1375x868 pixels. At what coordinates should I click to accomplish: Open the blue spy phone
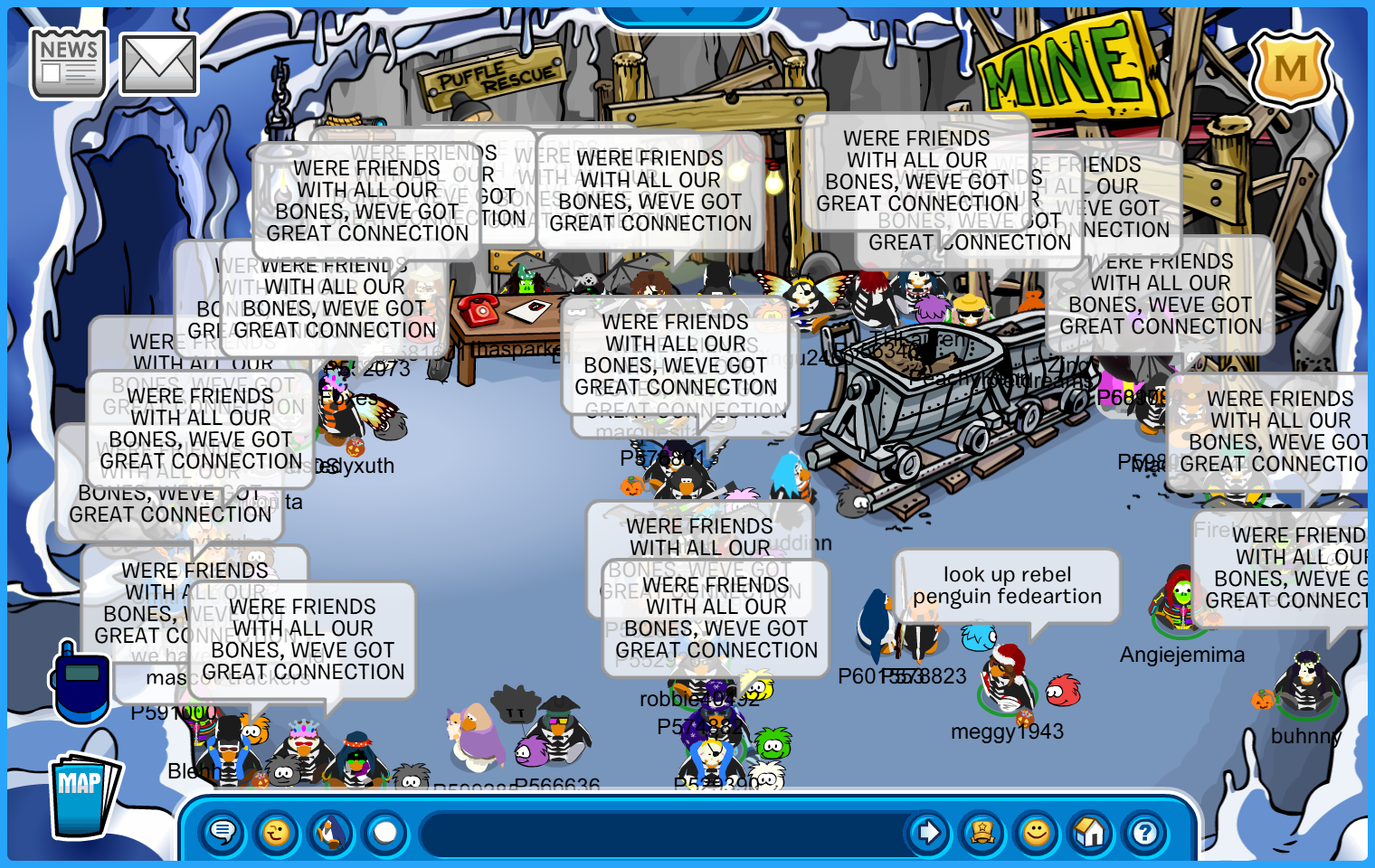point(81,683)
